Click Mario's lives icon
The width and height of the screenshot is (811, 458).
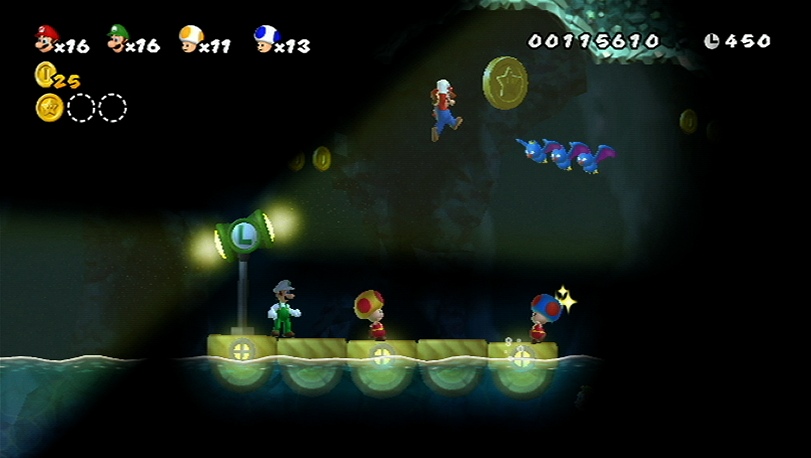[x=46, y=38]
